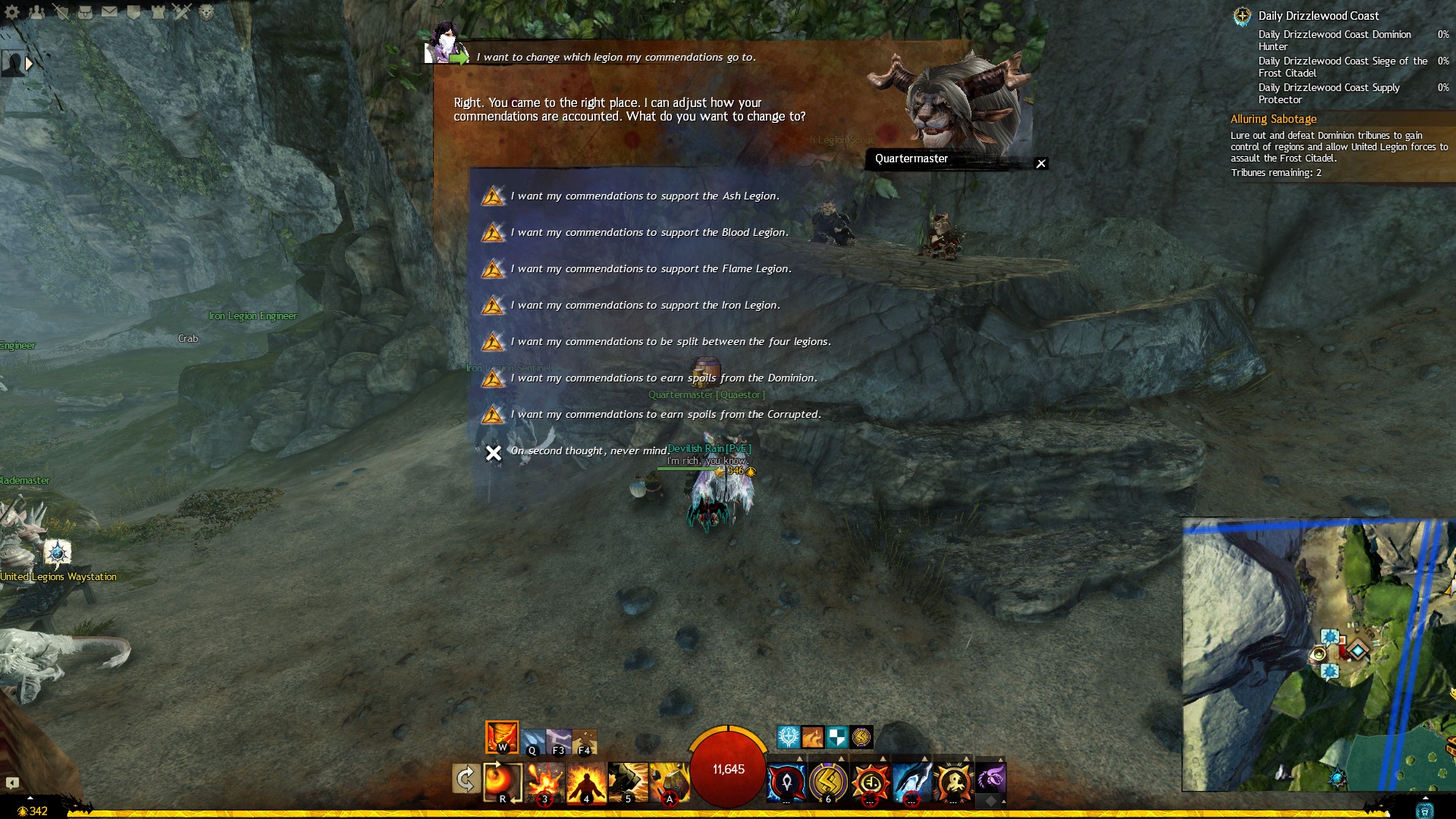Select earning spoils from the Corrupted
1456x819 pixels.
[666, 415]
